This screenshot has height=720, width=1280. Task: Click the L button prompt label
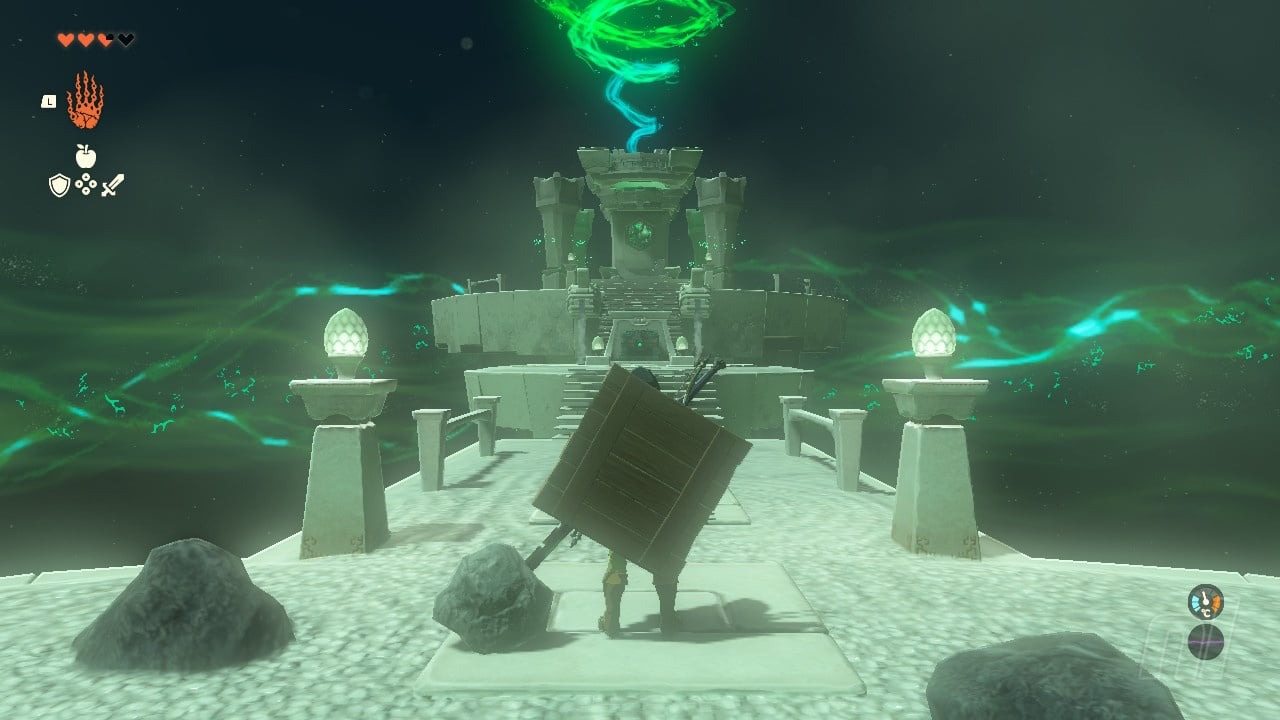[49, 101]
